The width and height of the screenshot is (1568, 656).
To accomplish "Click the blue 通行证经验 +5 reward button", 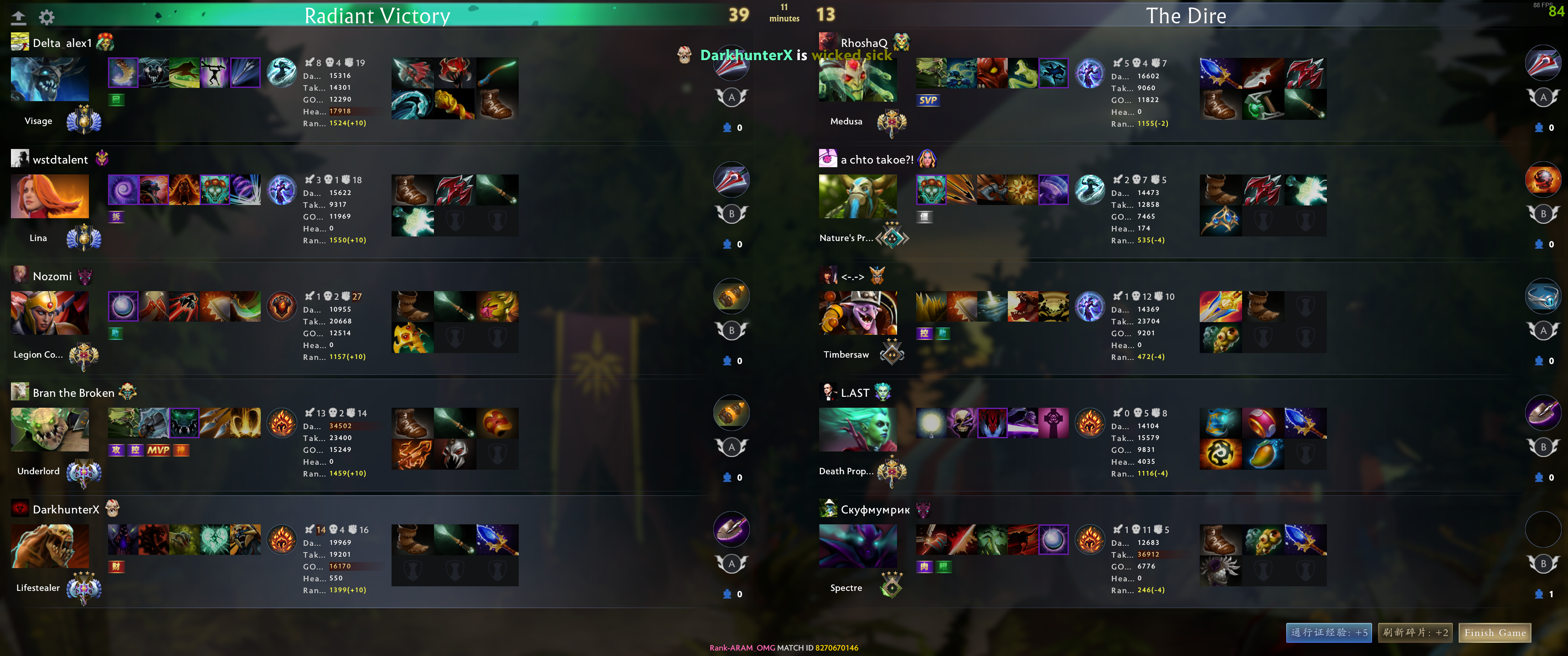I will [1328, 633].
